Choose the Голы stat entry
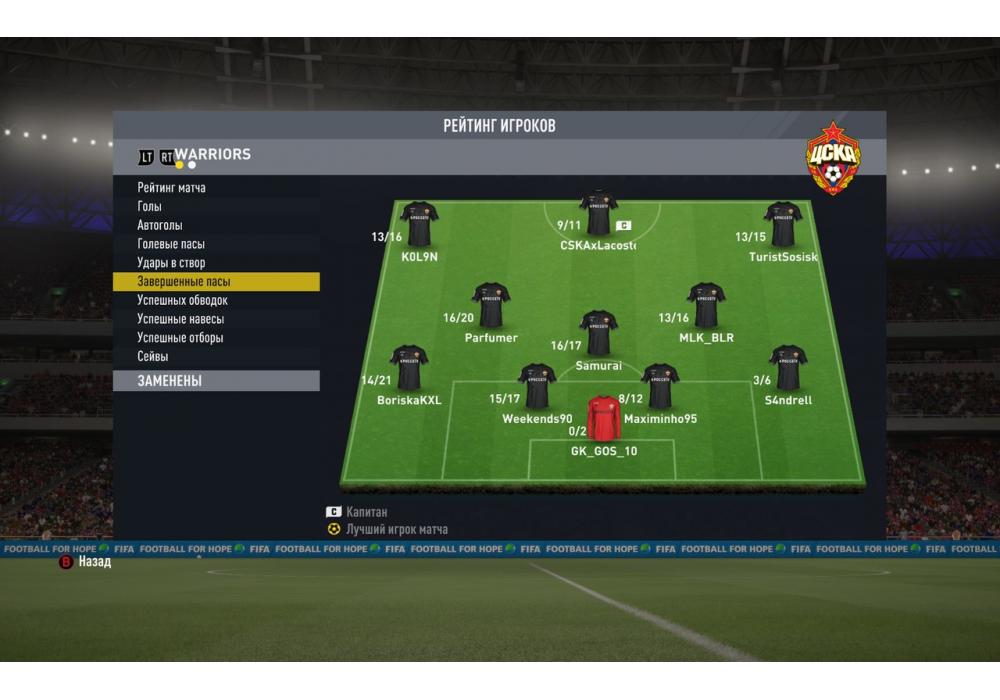This screenshot has height=700, width=1000. [x=150, y=207]
